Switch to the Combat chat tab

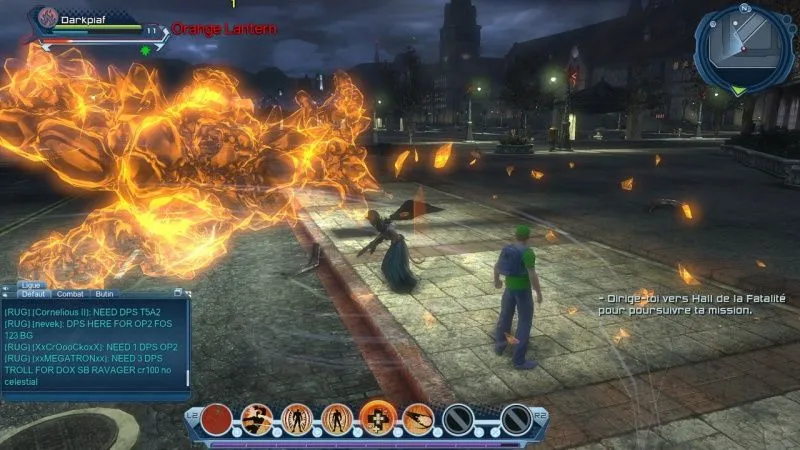tap(70, 294)
